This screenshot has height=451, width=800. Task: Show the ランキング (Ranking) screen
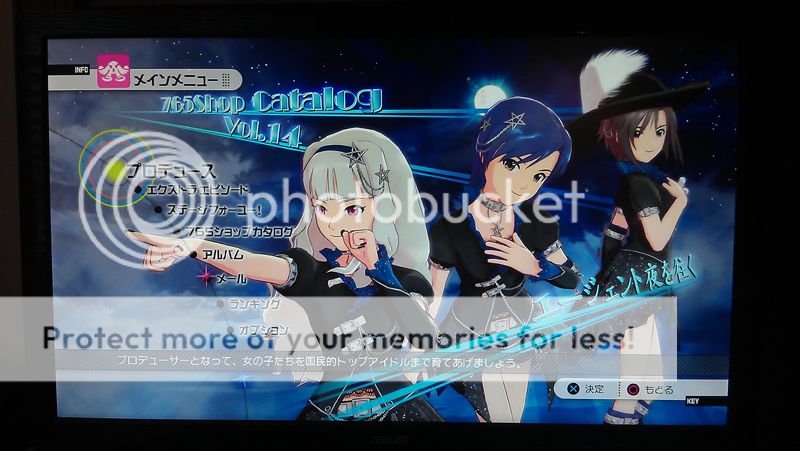254,303
